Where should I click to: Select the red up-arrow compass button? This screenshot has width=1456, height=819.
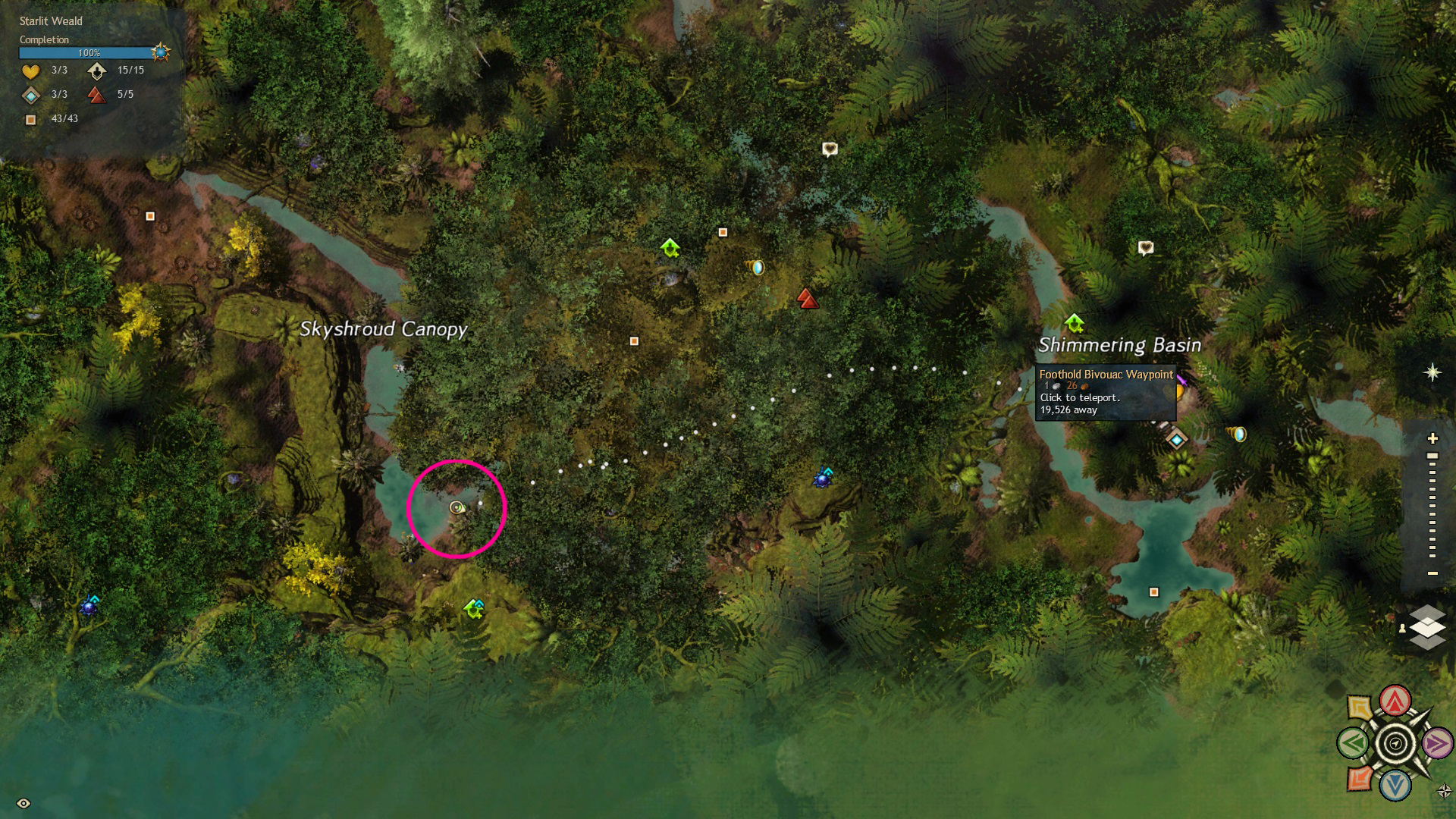tap(1395, 701)
